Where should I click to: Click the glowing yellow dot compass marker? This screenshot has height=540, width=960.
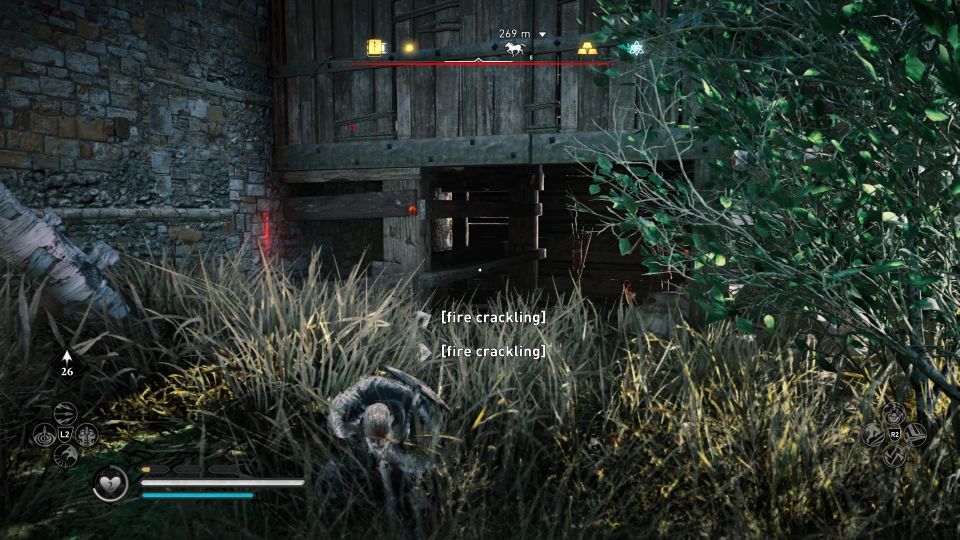click(408, 47)
